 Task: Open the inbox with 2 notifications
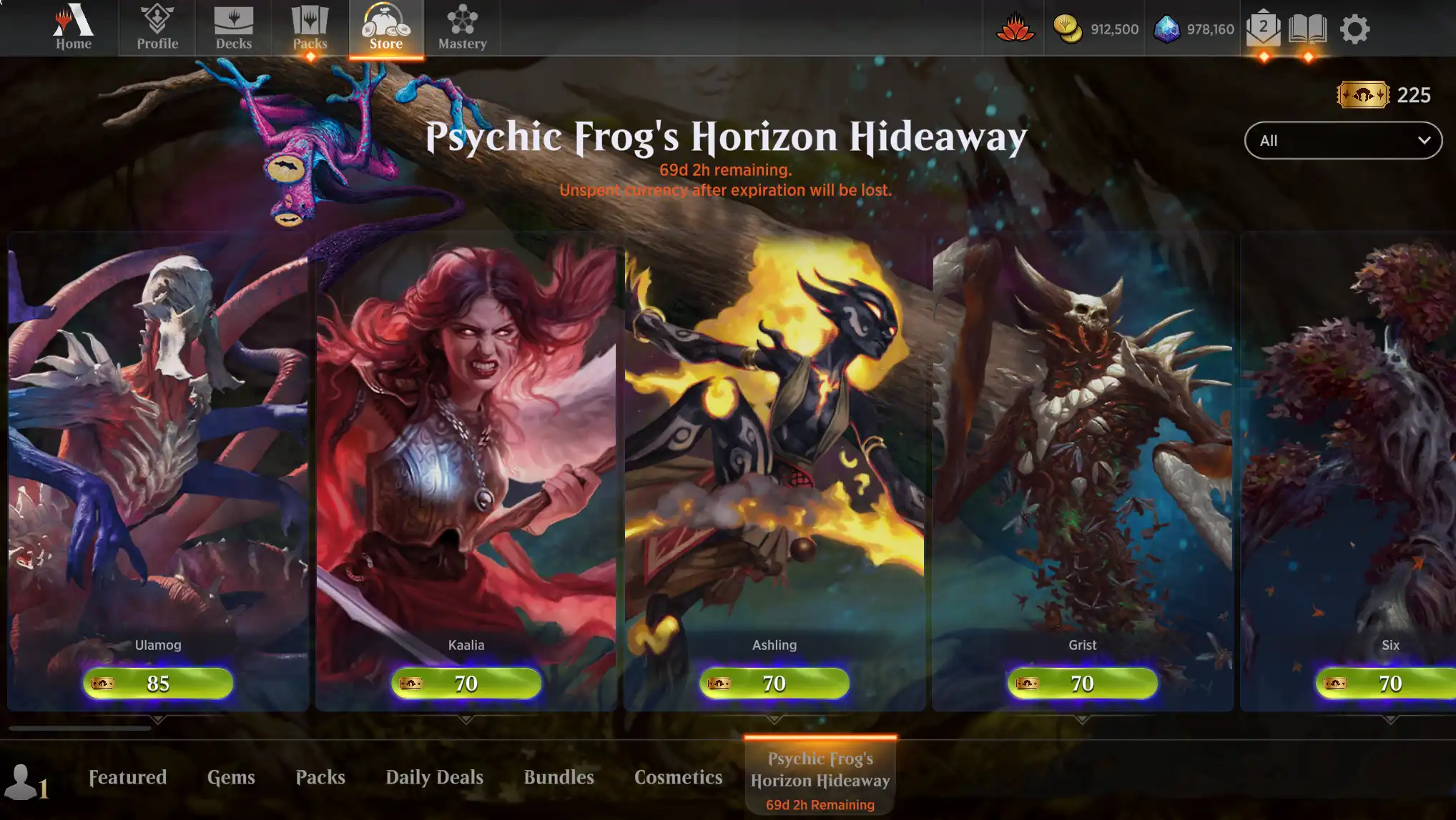click(1263, 29)
